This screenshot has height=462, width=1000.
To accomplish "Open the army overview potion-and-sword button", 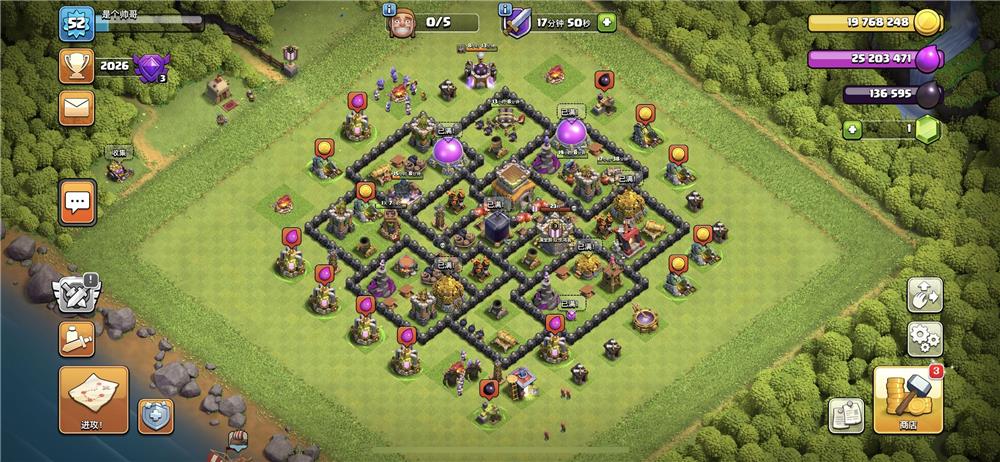I will point(76,338).
